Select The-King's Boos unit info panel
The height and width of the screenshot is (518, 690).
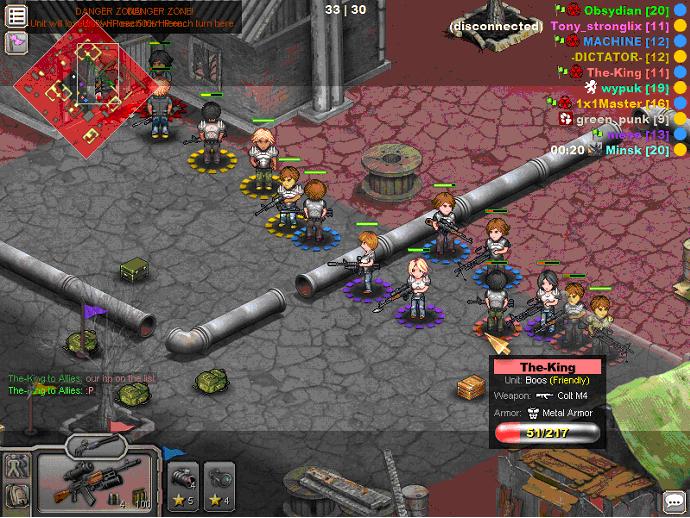(x=546, y=401)
